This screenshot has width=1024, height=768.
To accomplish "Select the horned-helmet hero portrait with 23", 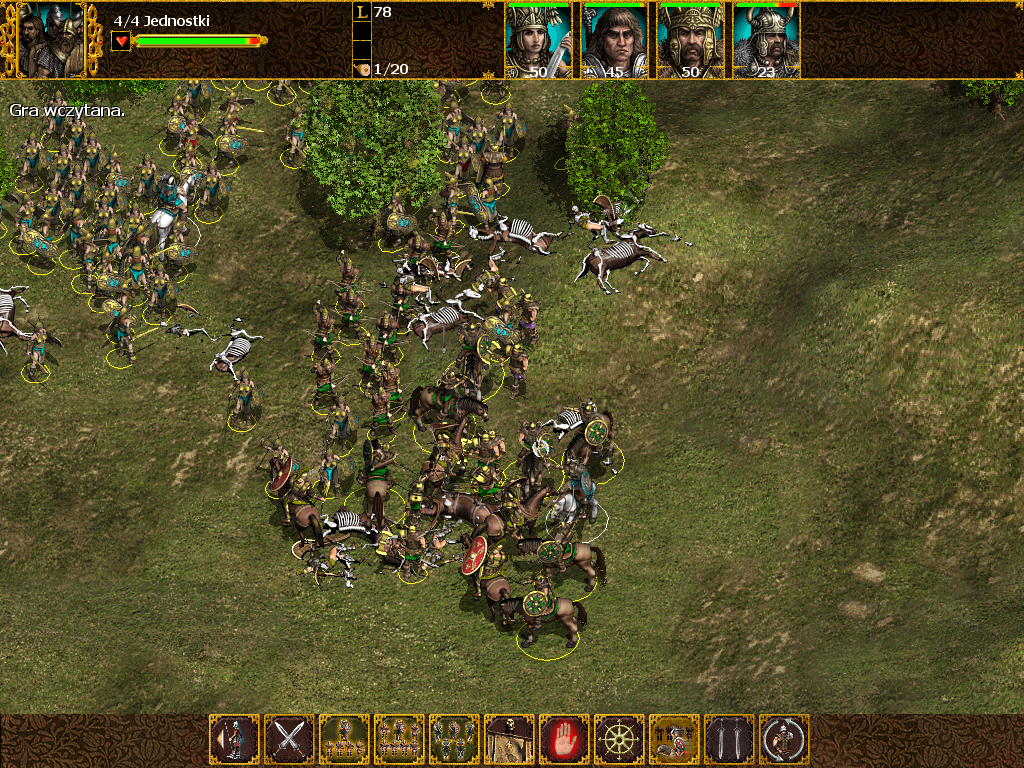I will click(x=766, y=41).
